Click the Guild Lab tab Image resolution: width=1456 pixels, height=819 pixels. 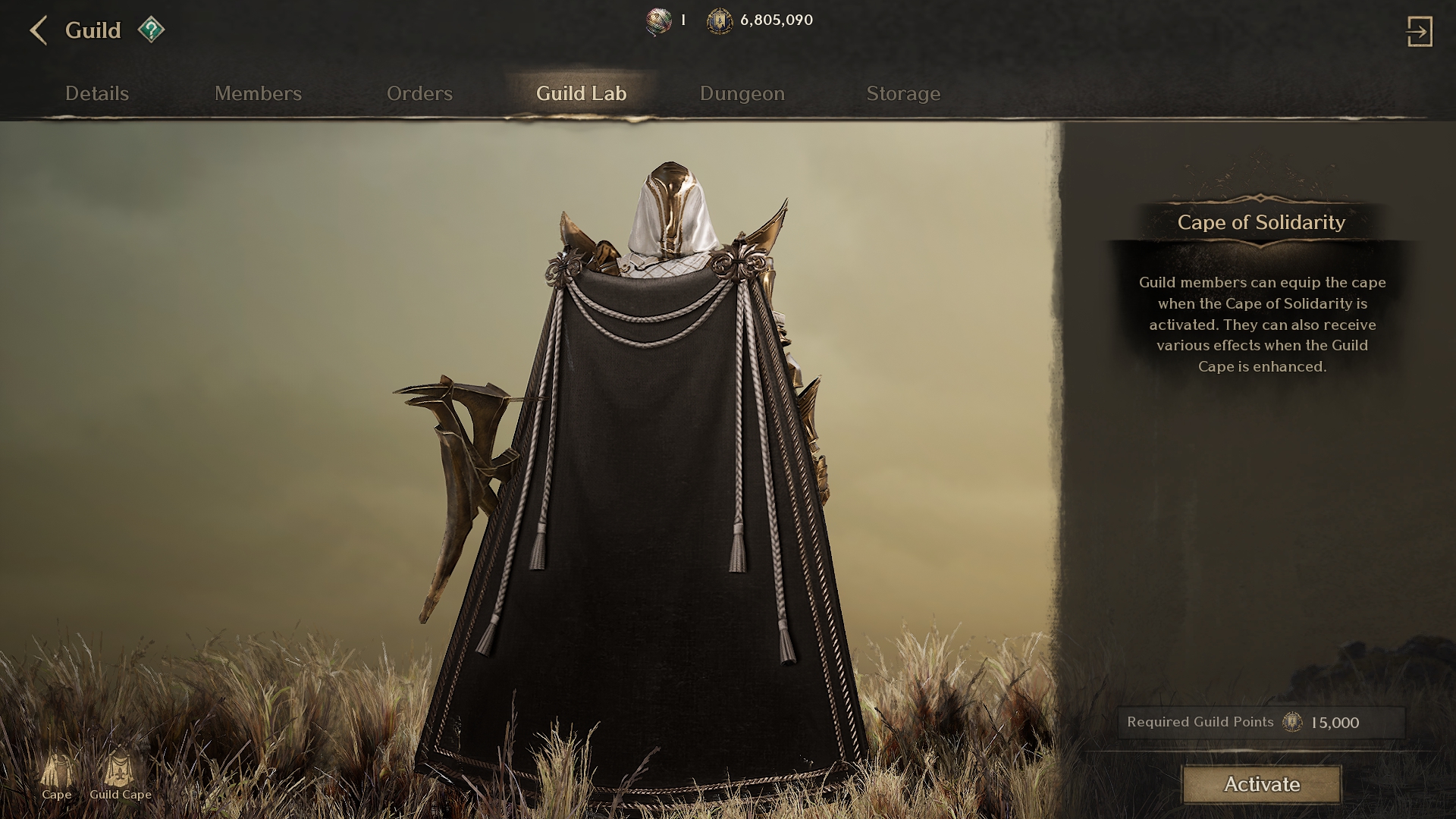[x=581, y=93]
